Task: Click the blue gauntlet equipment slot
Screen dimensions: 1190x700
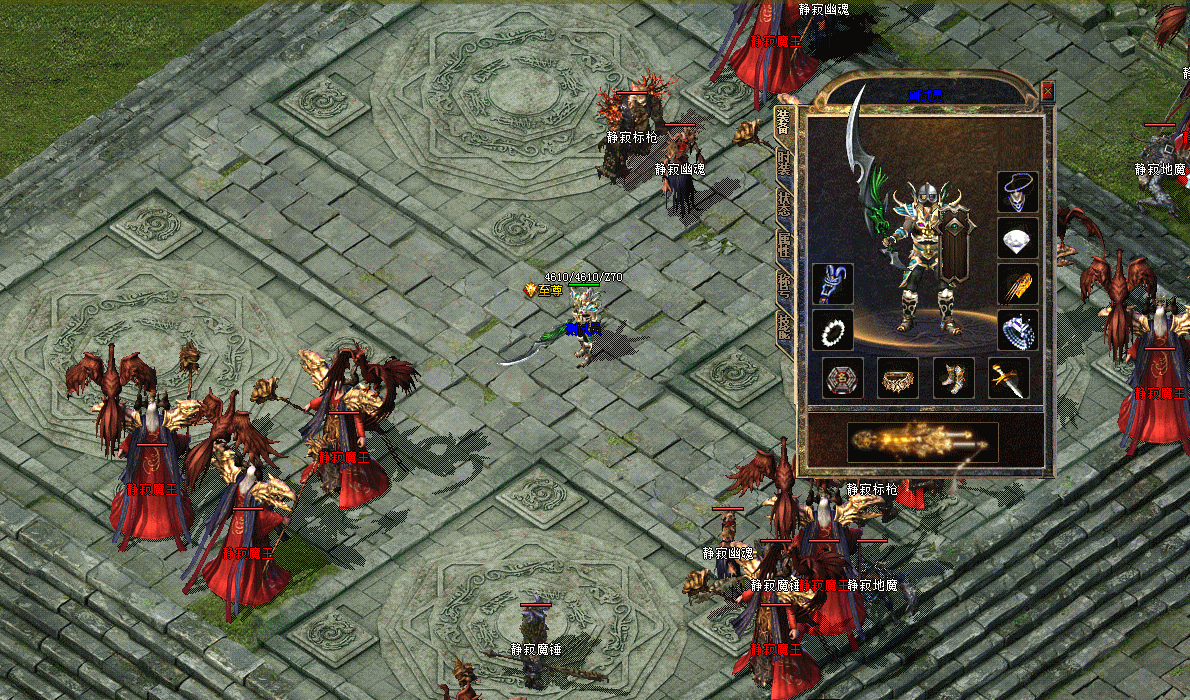Action: tap(832, 284)
